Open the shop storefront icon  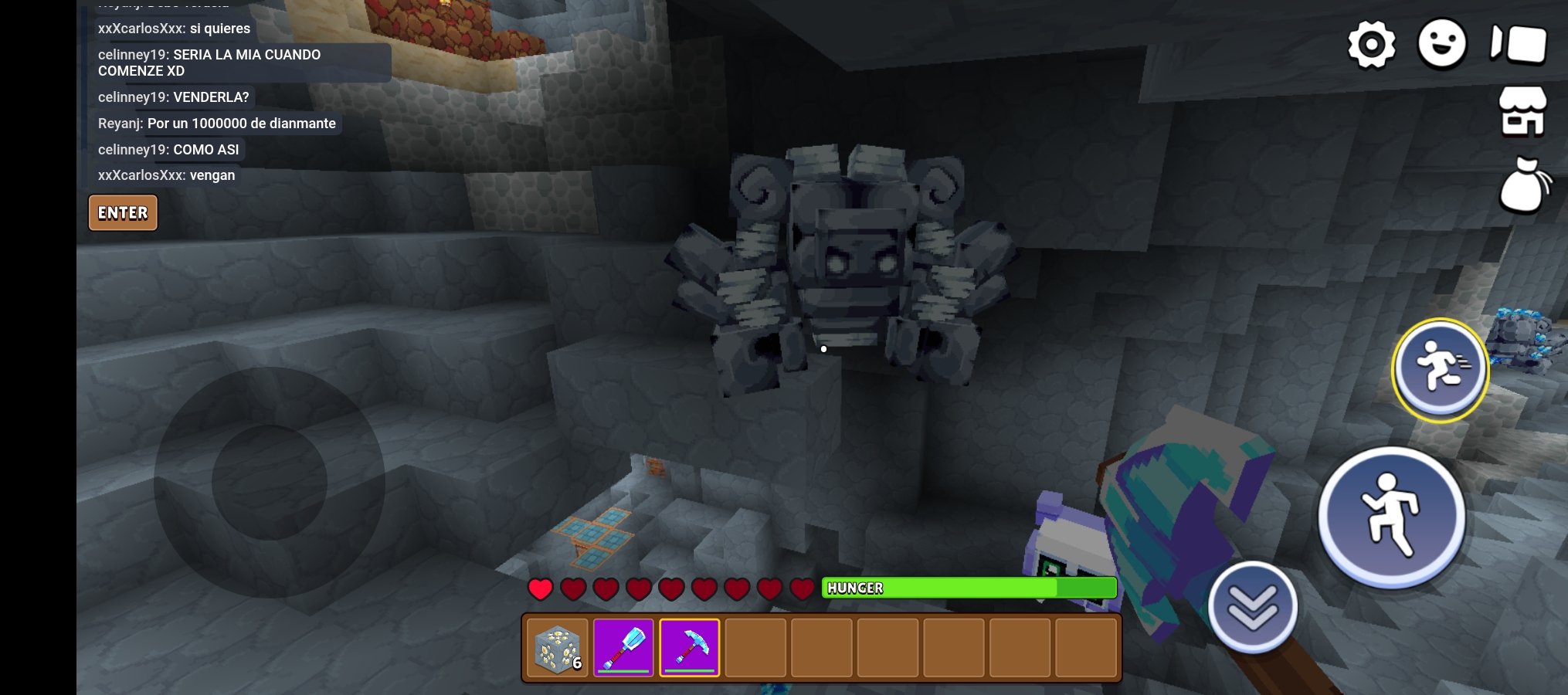1522,111
